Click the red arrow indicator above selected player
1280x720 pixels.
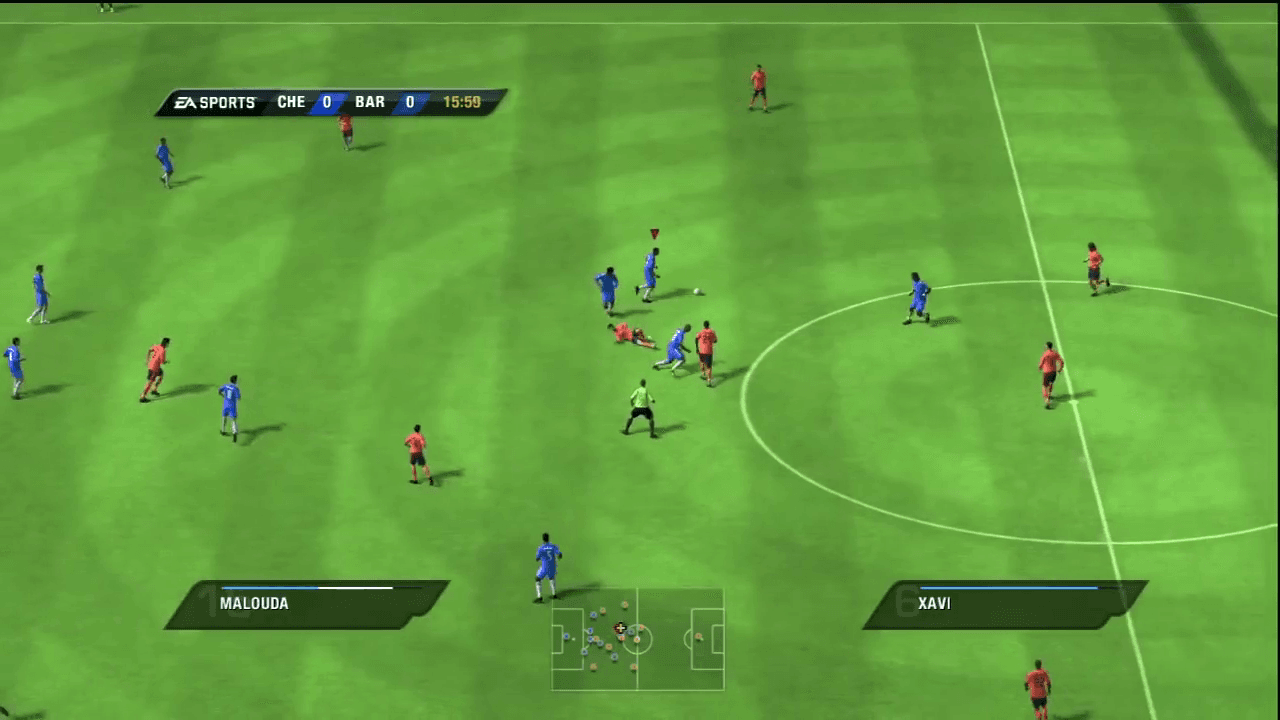pos(654,233)
